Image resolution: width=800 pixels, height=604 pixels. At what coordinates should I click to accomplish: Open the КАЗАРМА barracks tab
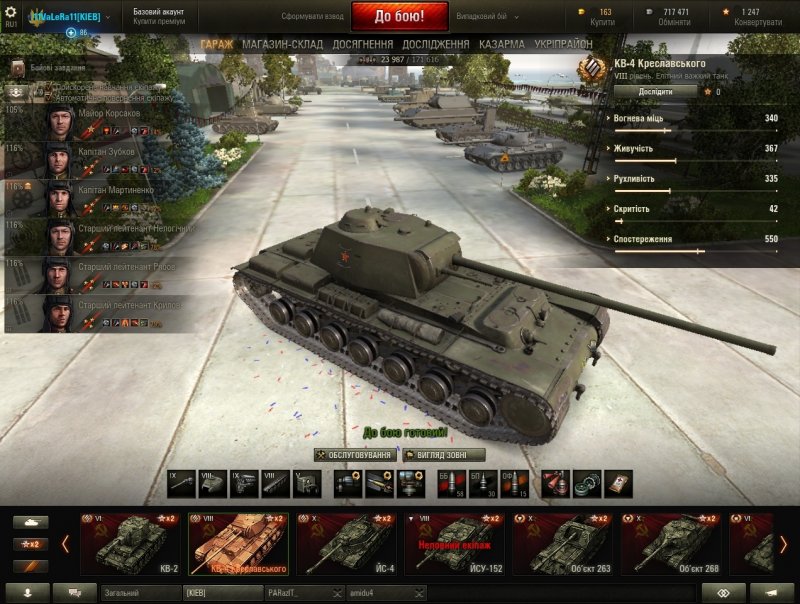pos(501,45)
